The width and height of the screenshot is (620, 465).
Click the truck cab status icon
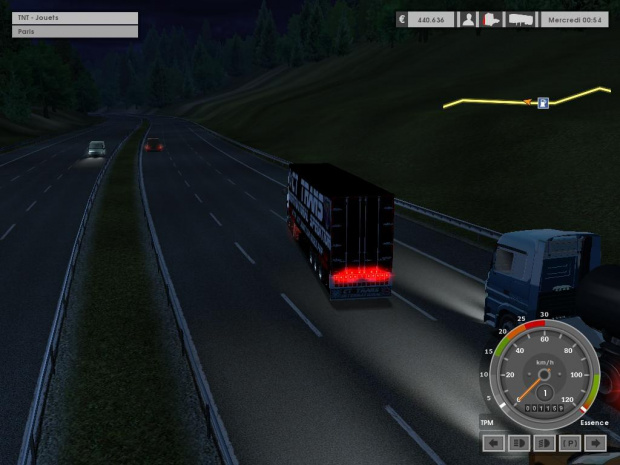[x=492, y=19]
